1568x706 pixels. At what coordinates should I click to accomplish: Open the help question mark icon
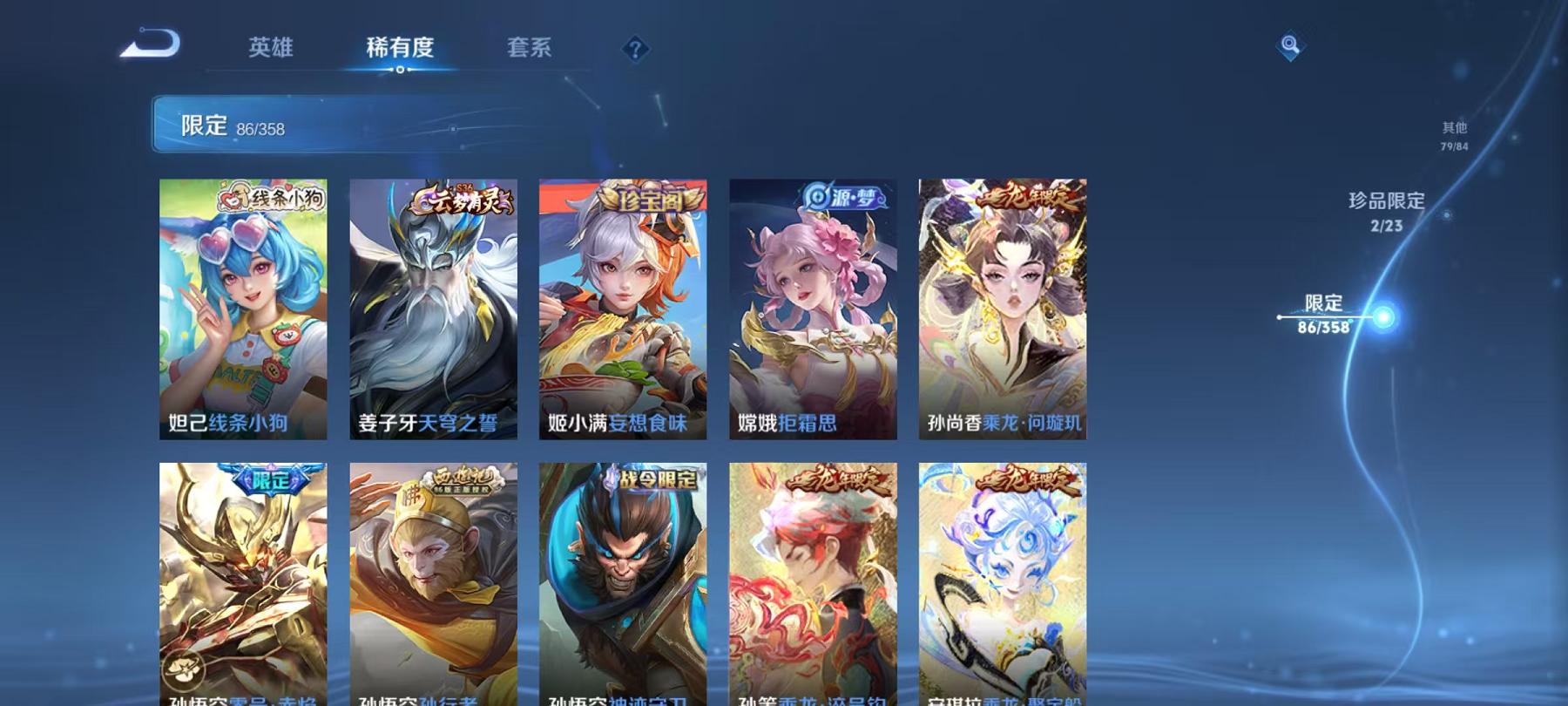[x=637, y=48]
